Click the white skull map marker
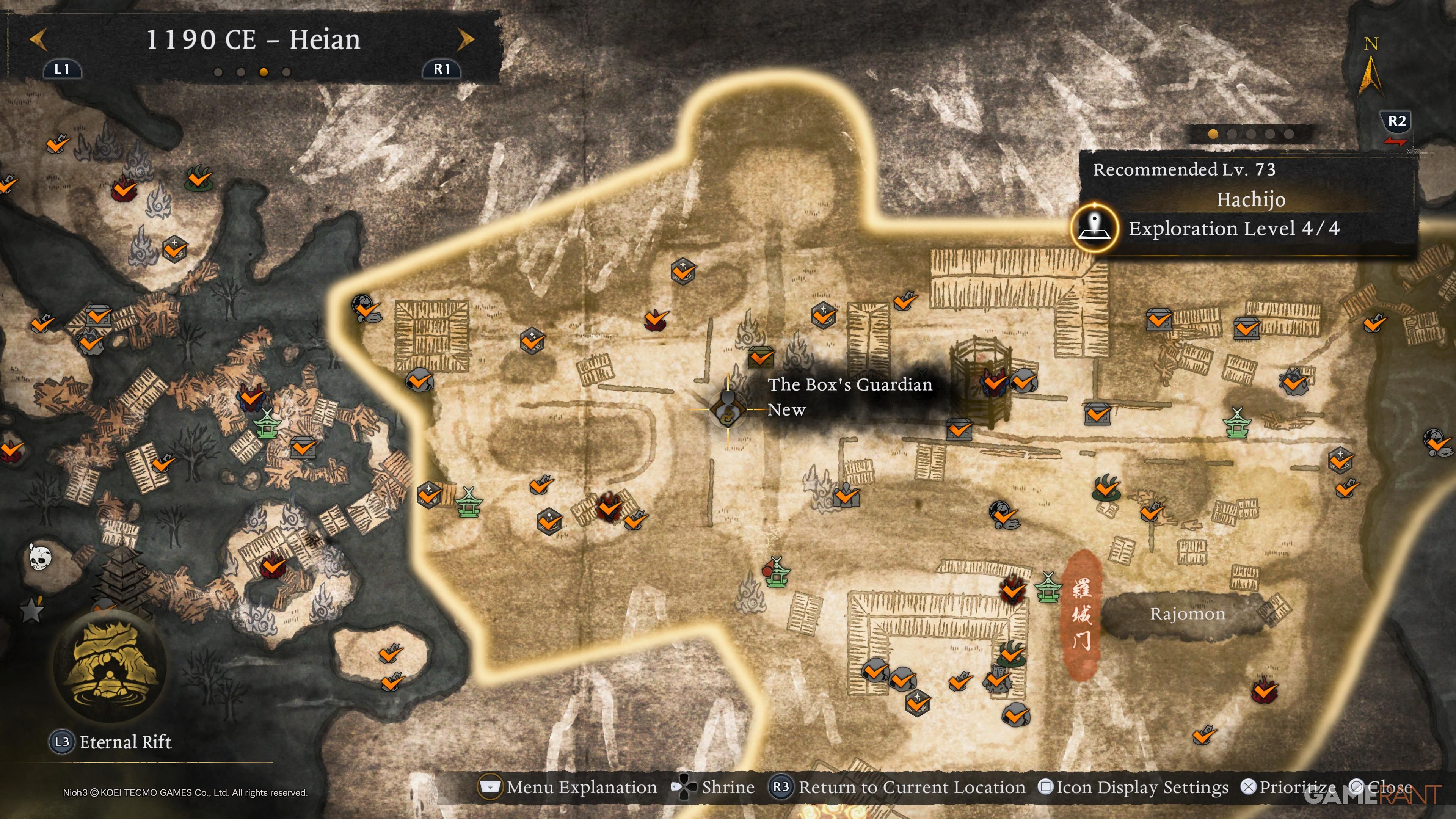 click(x=39, y=557)
